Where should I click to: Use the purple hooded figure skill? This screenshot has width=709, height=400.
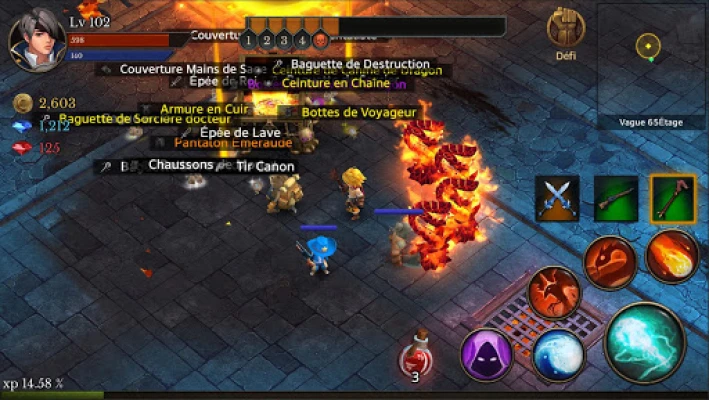pyautogui.click(x=486, y=353)
